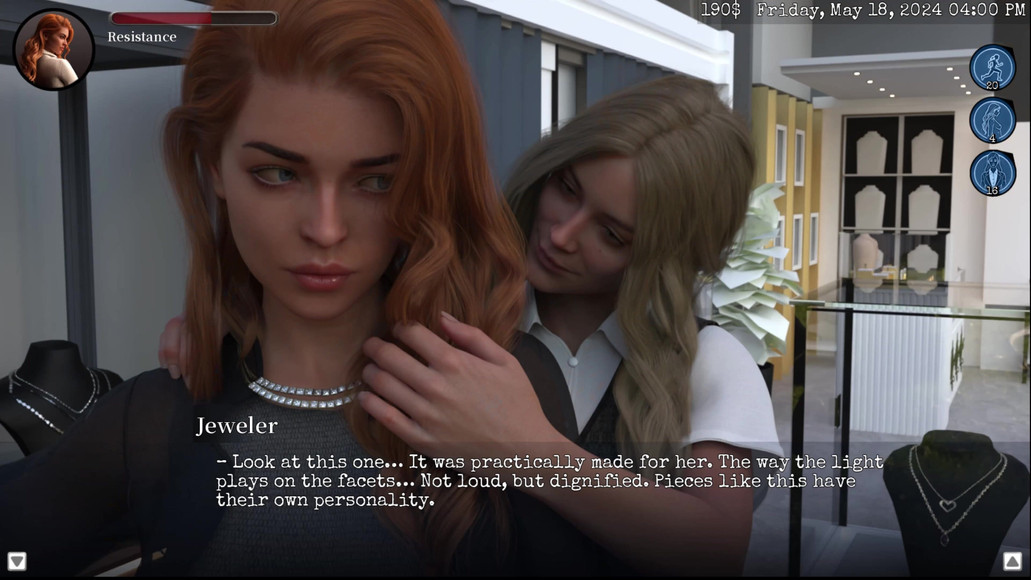
Task: Select the woman in suit stat icon
Action: [x=992, y=172]
